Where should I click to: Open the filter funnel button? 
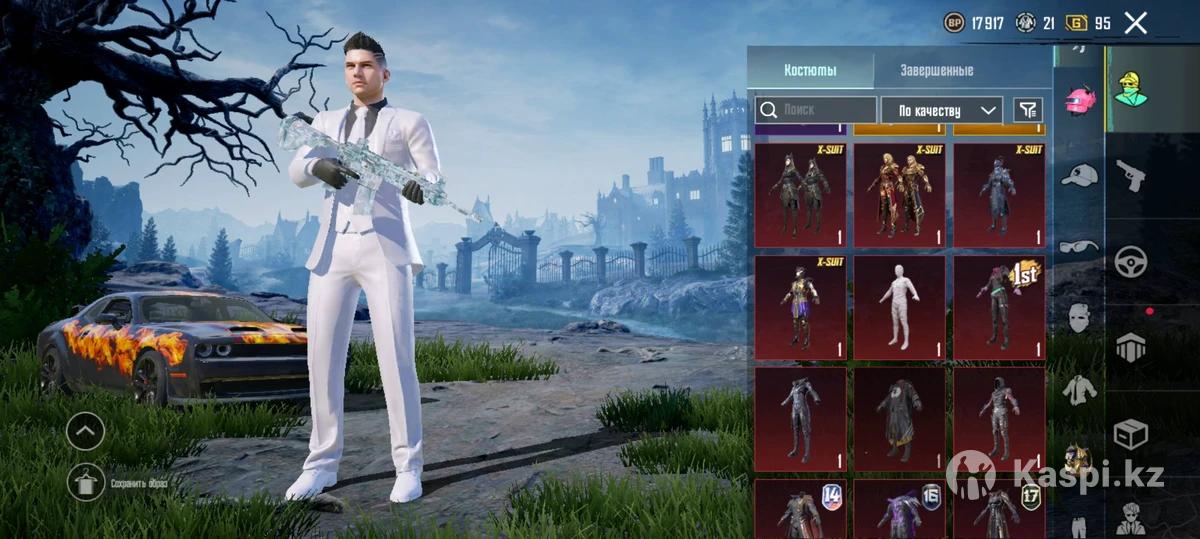[1028, 110]
